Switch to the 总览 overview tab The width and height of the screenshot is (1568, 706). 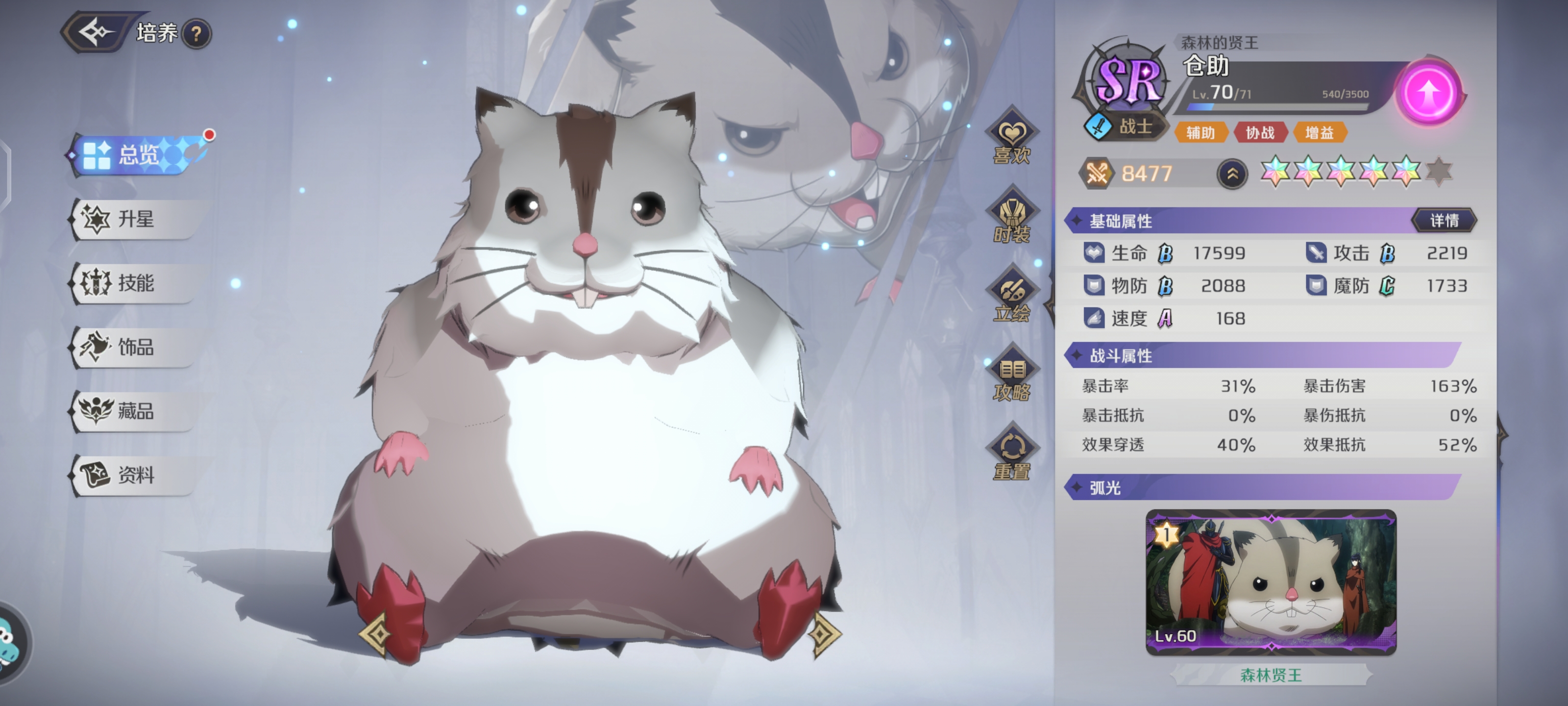(138, 155)
